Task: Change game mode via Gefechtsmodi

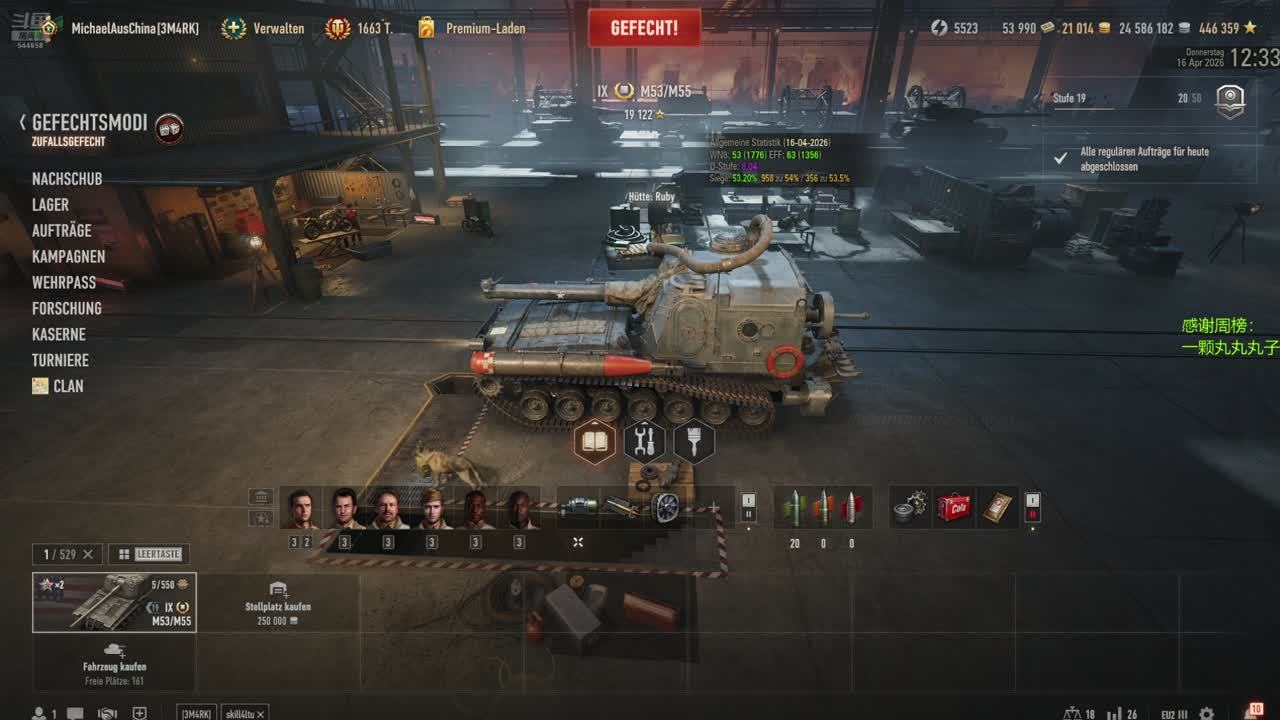Action: [89, 123]
